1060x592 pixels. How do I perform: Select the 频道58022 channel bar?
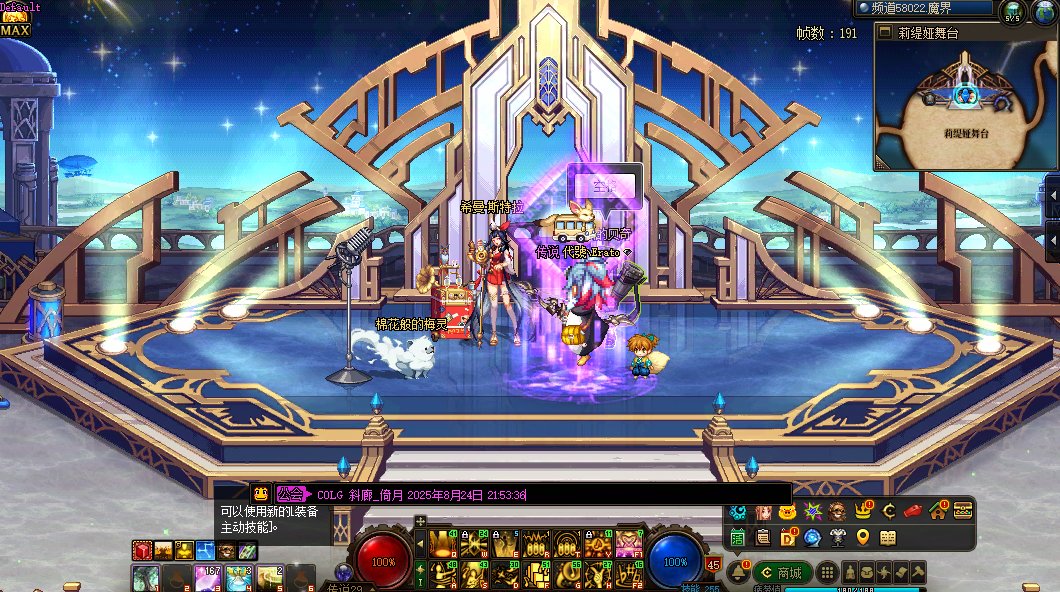(x=924, y=8)
